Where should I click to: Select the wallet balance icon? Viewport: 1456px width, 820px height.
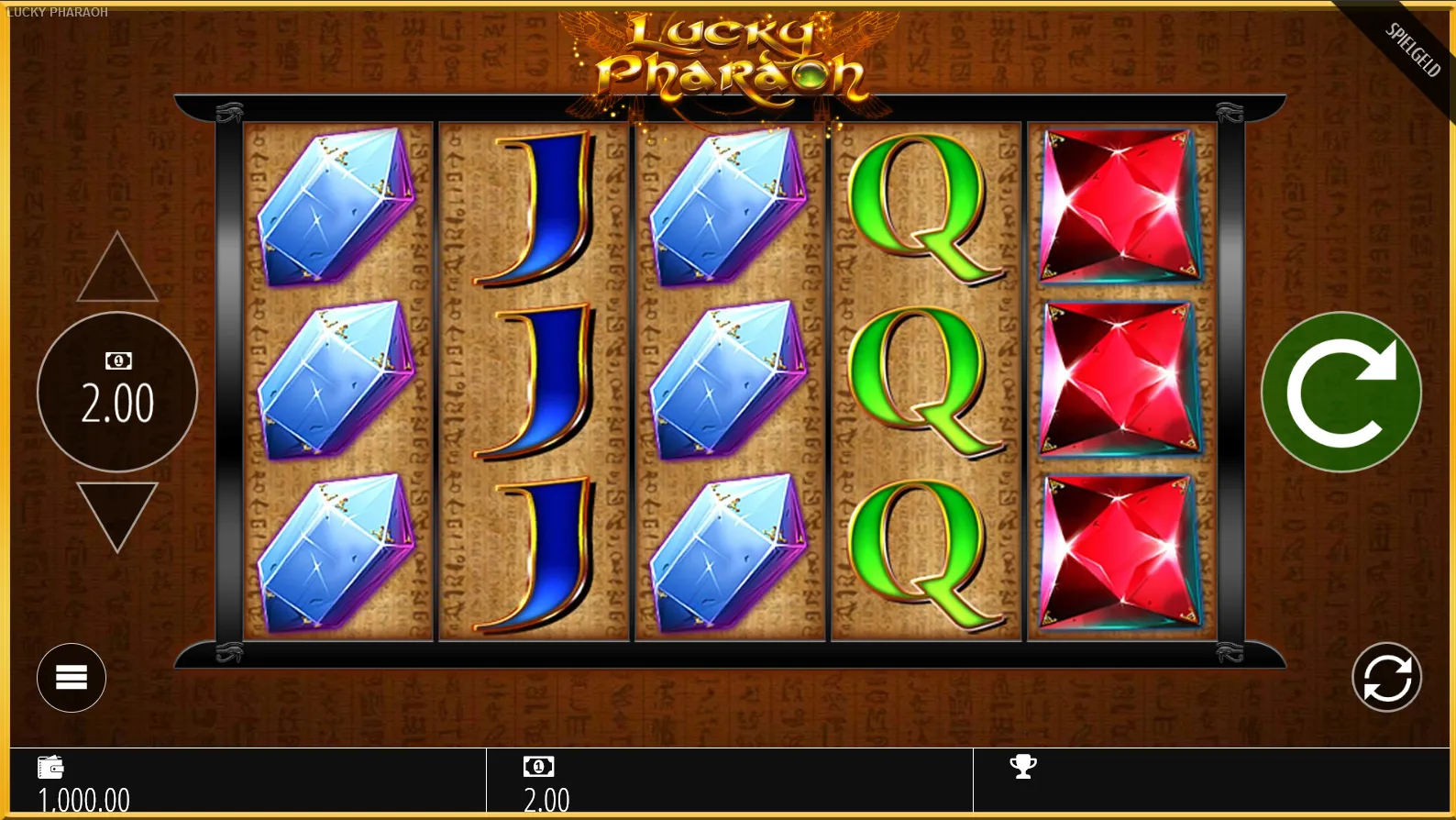pos(51,767)
